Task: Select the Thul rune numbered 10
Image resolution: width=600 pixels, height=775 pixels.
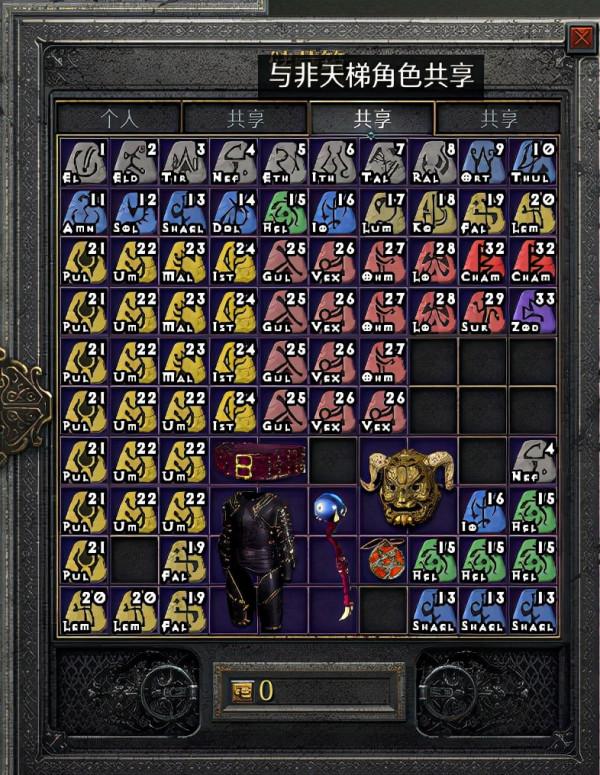Action: (534, 161)
